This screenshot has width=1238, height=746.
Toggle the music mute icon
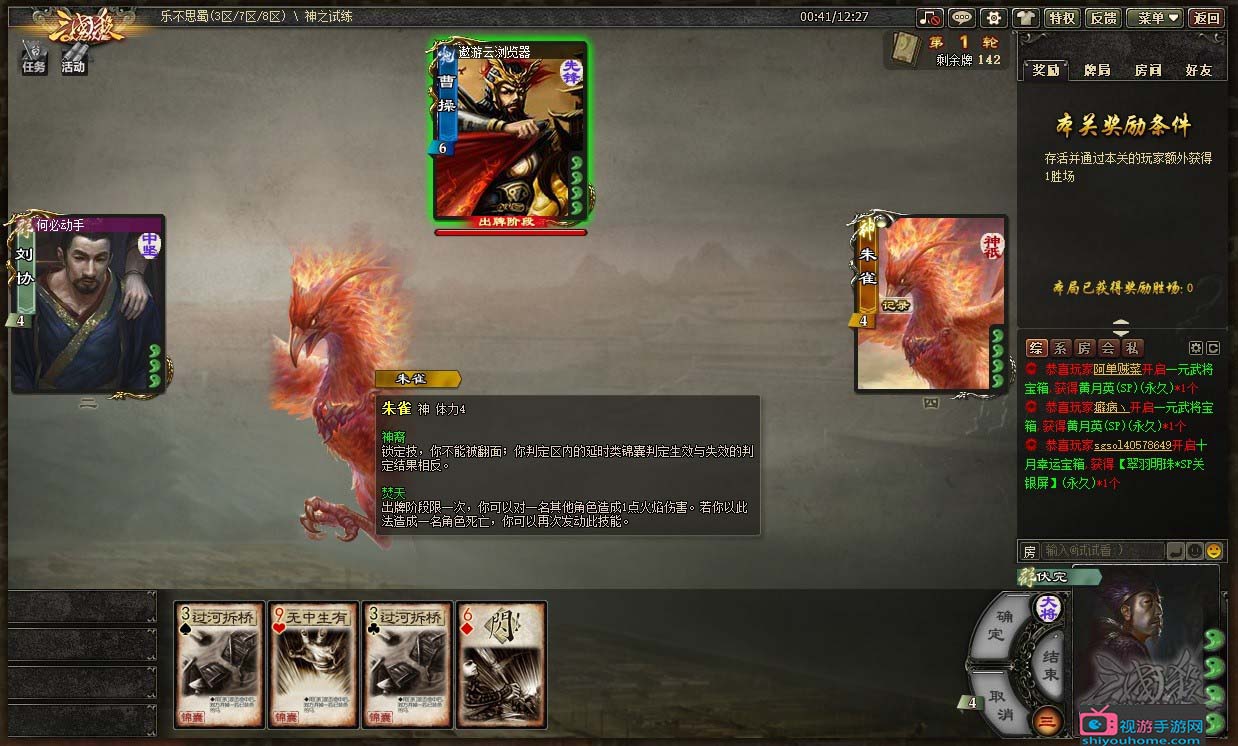(x=931, y=18)
